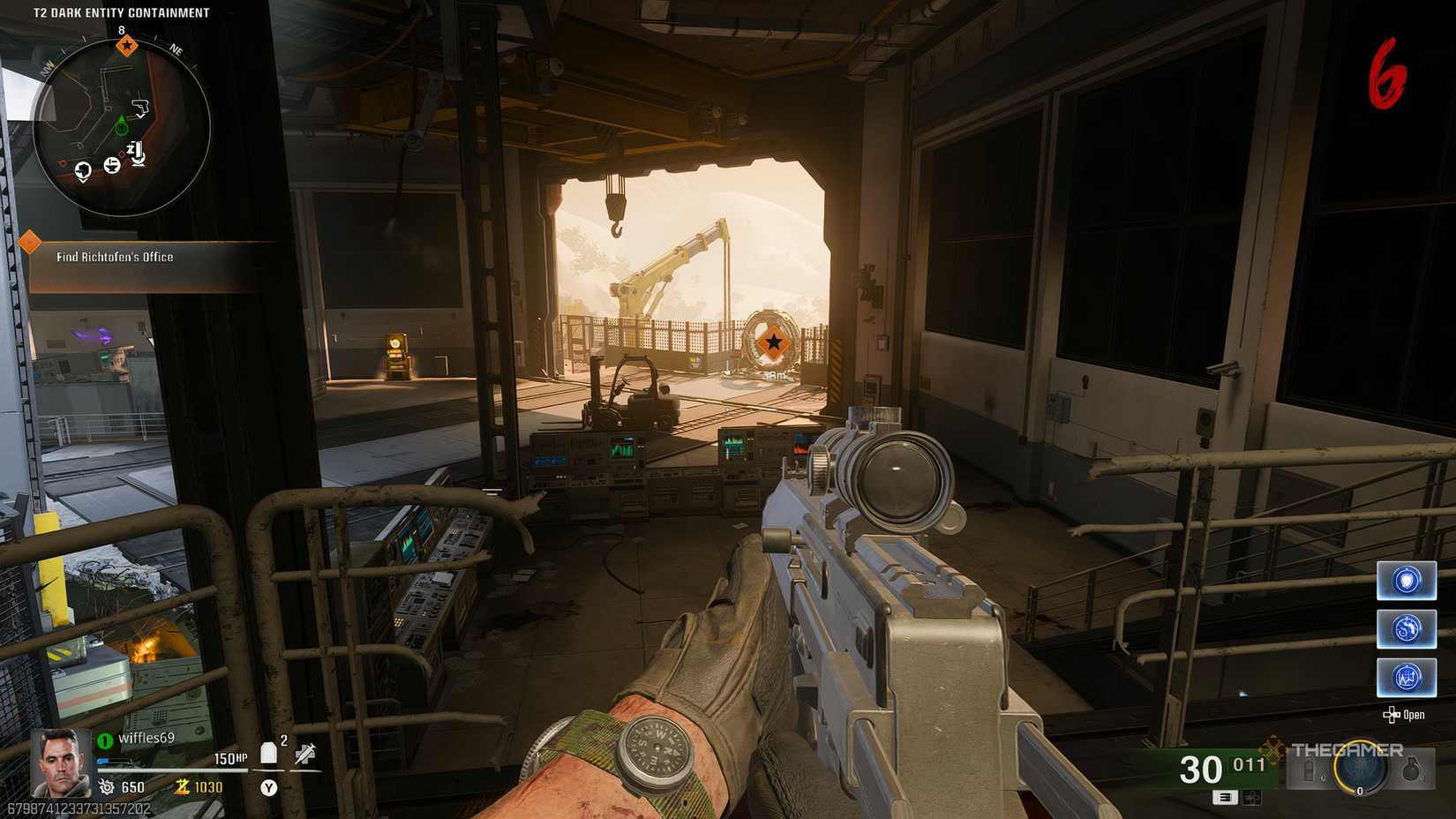Select the middle blue field upgrade icon
1456x819 pixels.
click(1407, 629)
